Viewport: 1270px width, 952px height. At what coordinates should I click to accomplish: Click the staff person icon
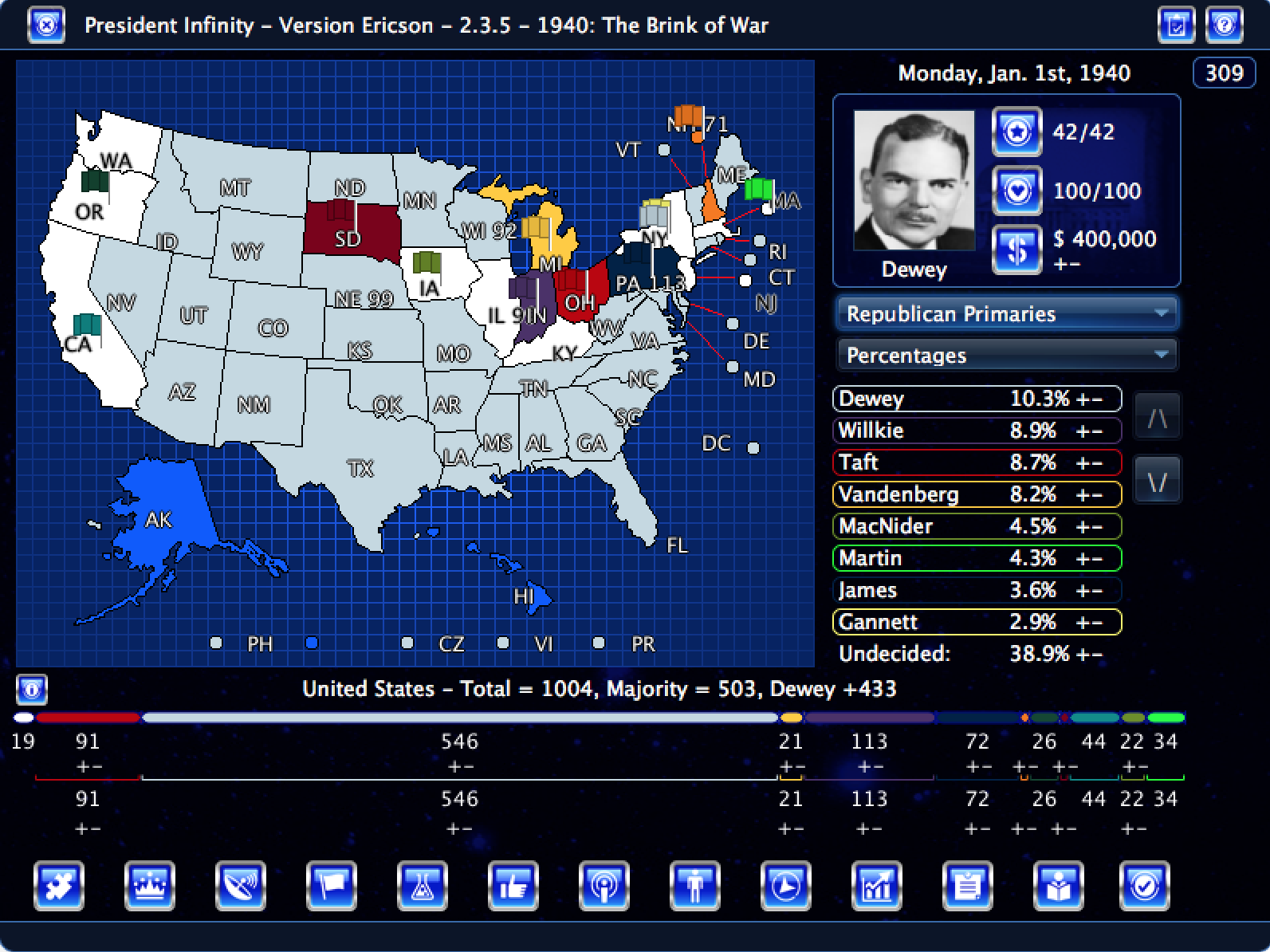pos(695,886)
